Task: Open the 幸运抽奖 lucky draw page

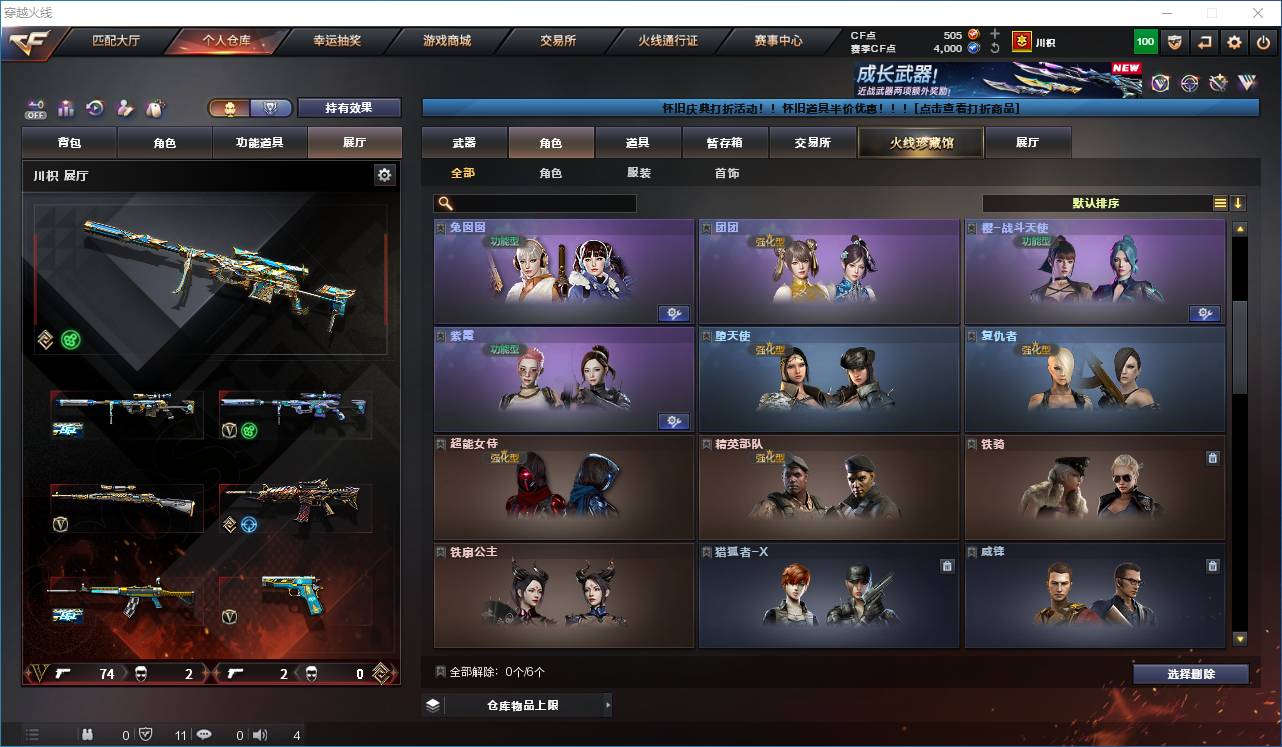Action: point(337,42)
